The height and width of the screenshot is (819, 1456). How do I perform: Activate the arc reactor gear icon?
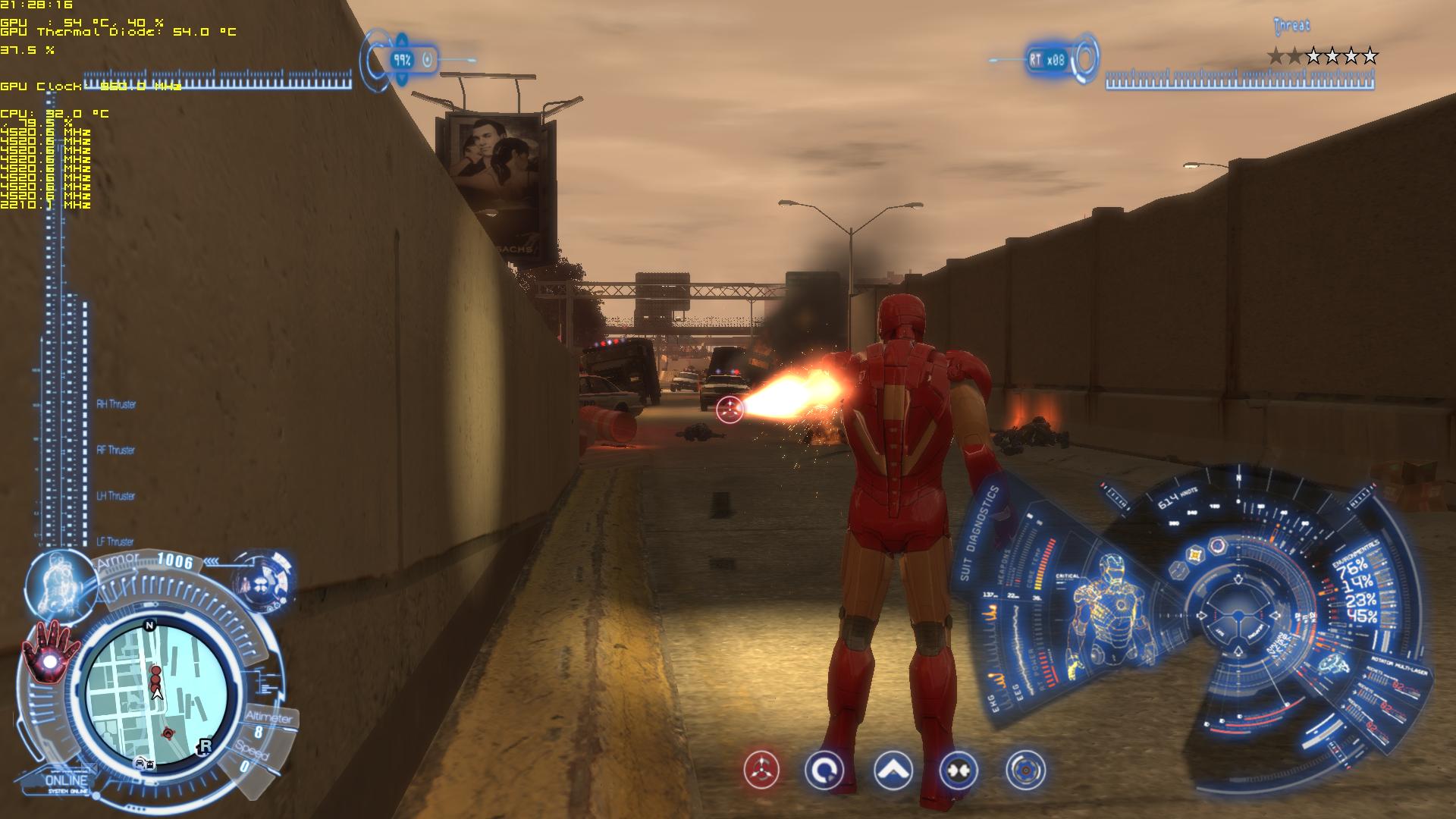[1025, 770]
